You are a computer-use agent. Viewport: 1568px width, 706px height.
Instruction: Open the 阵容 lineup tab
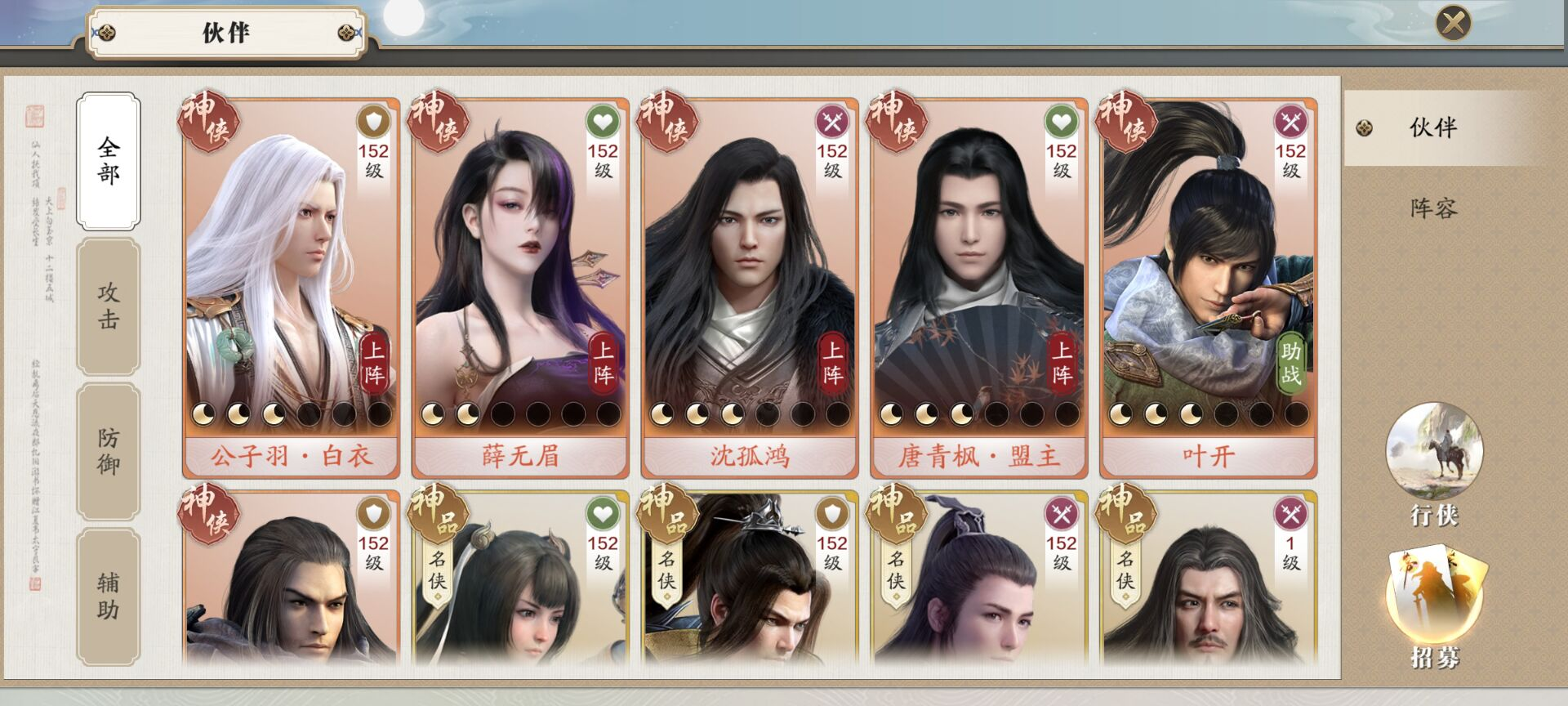1433,208
